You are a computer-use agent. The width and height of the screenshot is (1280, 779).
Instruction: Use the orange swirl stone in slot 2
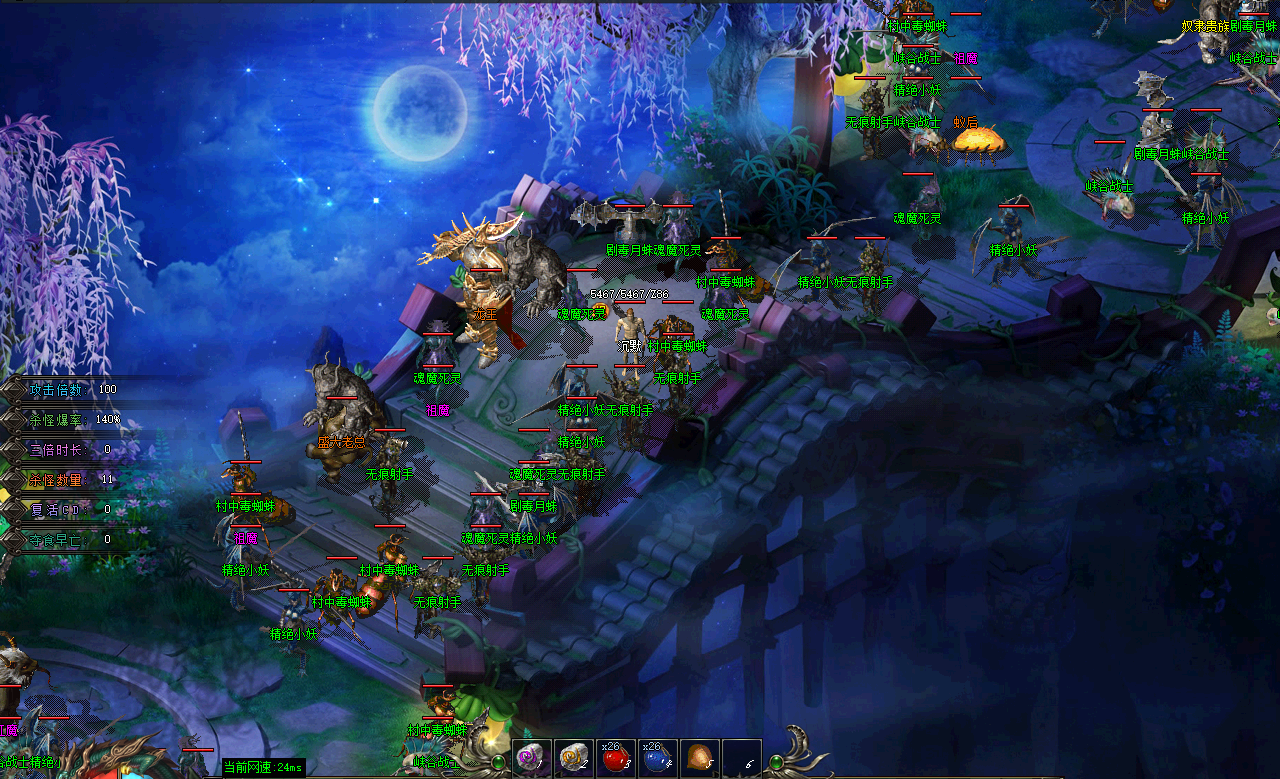(x=573, y=759)
